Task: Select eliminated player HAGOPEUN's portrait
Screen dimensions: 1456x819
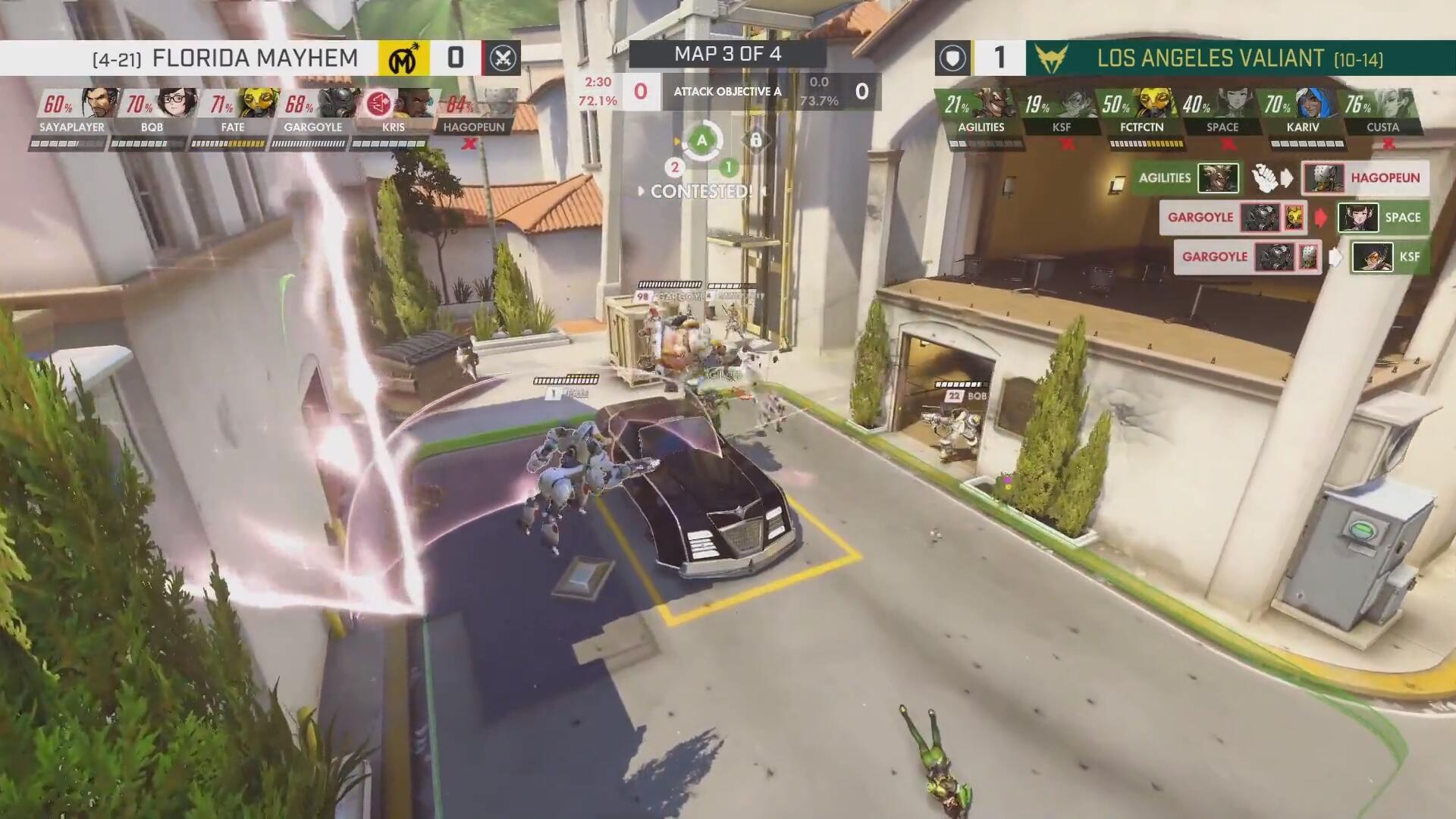Action: [494, 105]
